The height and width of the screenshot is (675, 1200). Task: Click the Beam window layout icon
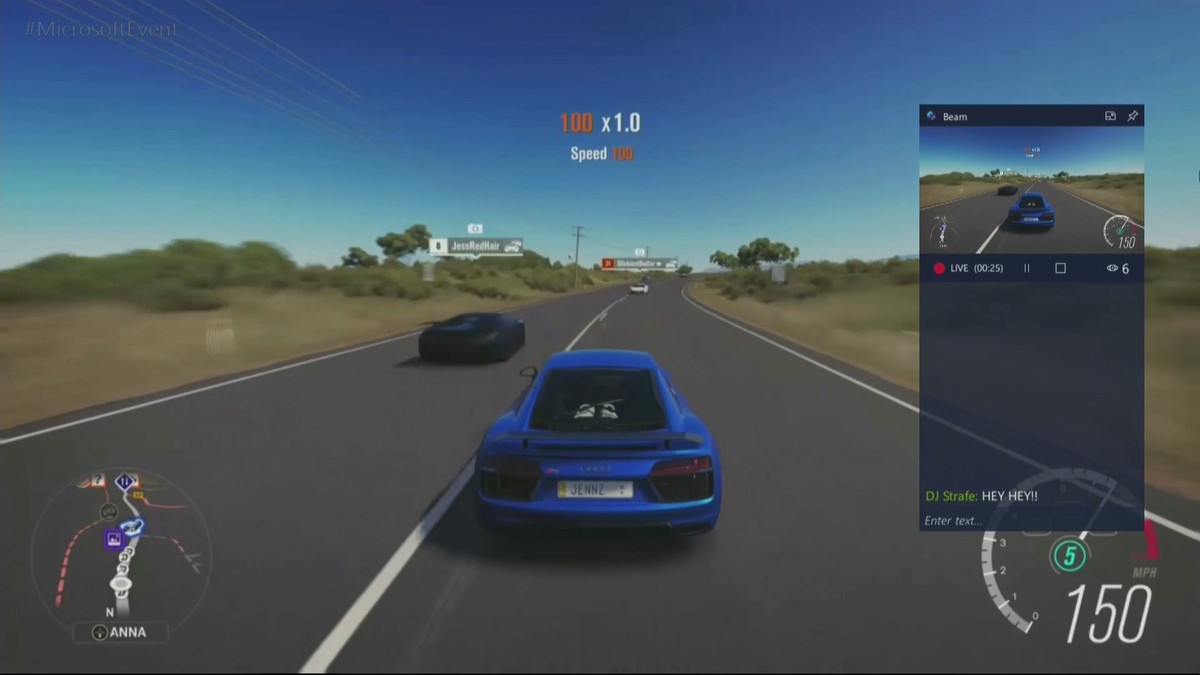(x=1110, y=116)
